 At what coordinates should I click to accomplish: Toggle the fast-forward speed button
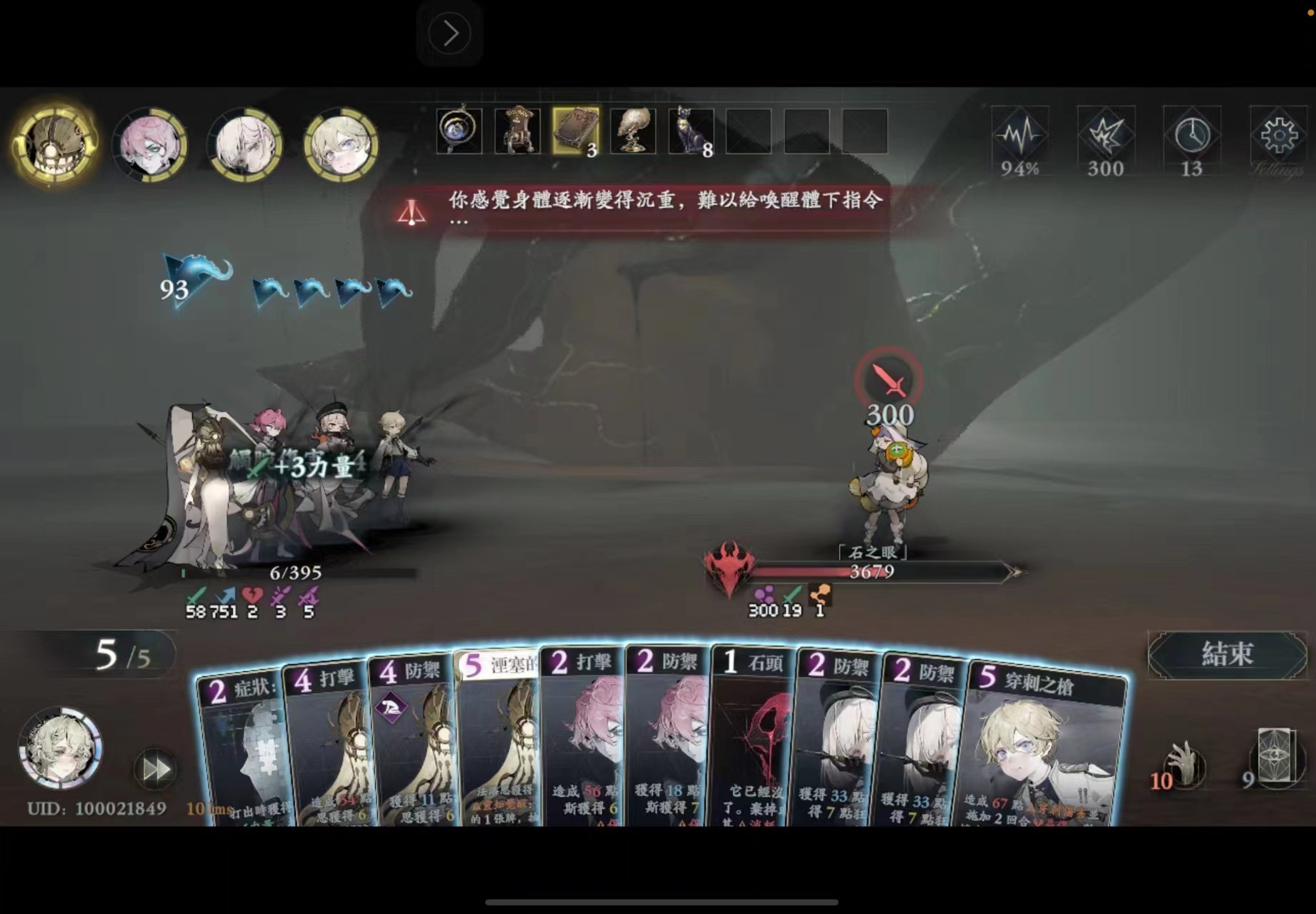[156, 769]
